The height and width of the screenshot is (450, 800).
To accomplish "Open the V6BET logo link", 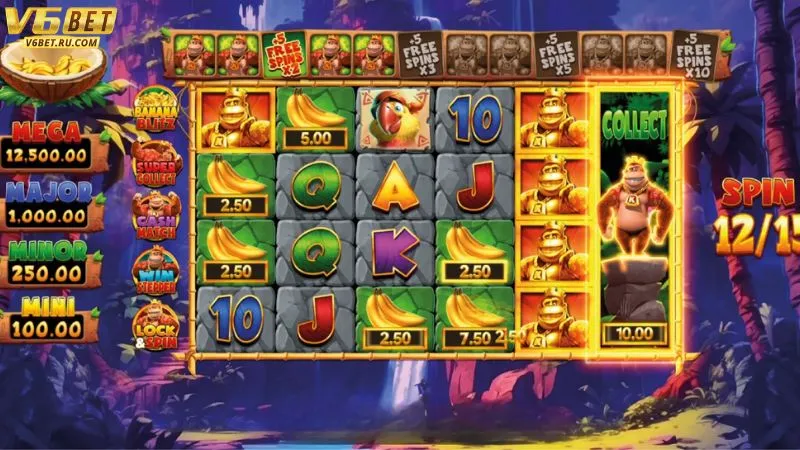I will click(x=60, y=26).
